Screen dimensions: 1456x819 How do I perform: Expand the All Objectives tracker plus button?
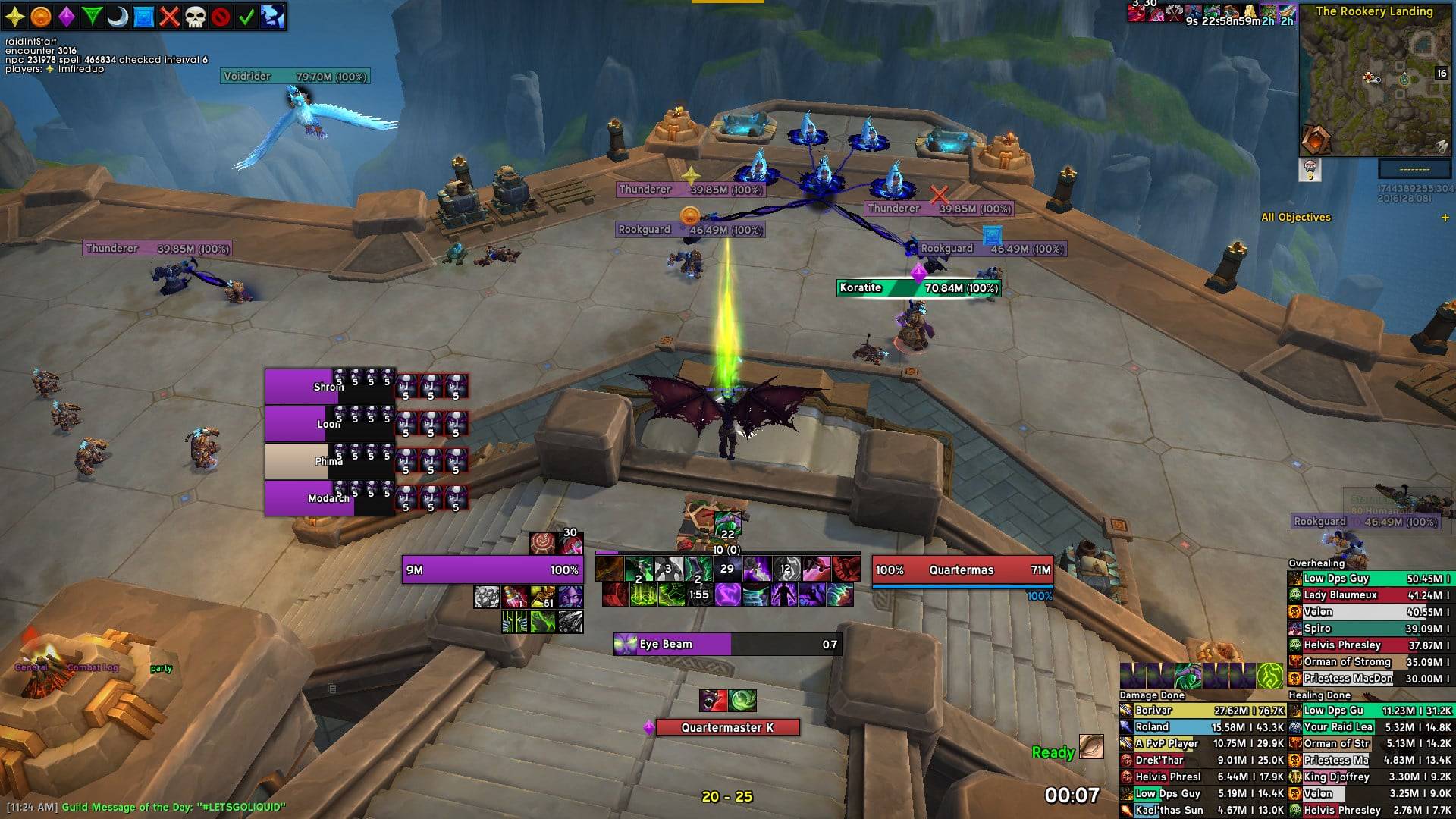(x=1445, y=218)
